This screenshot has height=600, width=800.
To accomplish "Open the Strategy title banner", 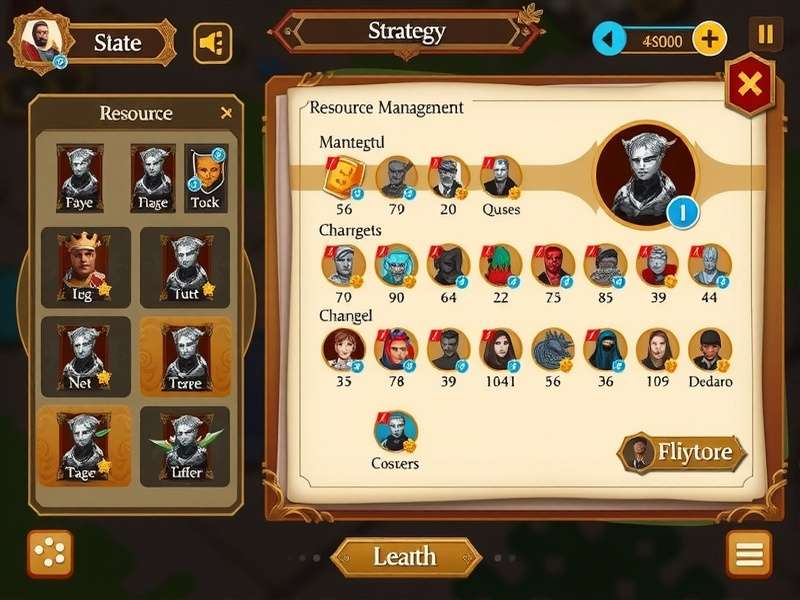I will pos(405,32).
